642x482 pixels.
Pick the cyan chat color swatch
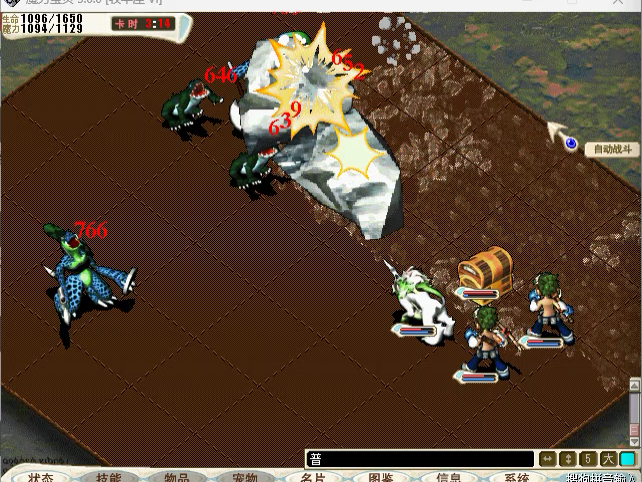(x=627, y=459)
